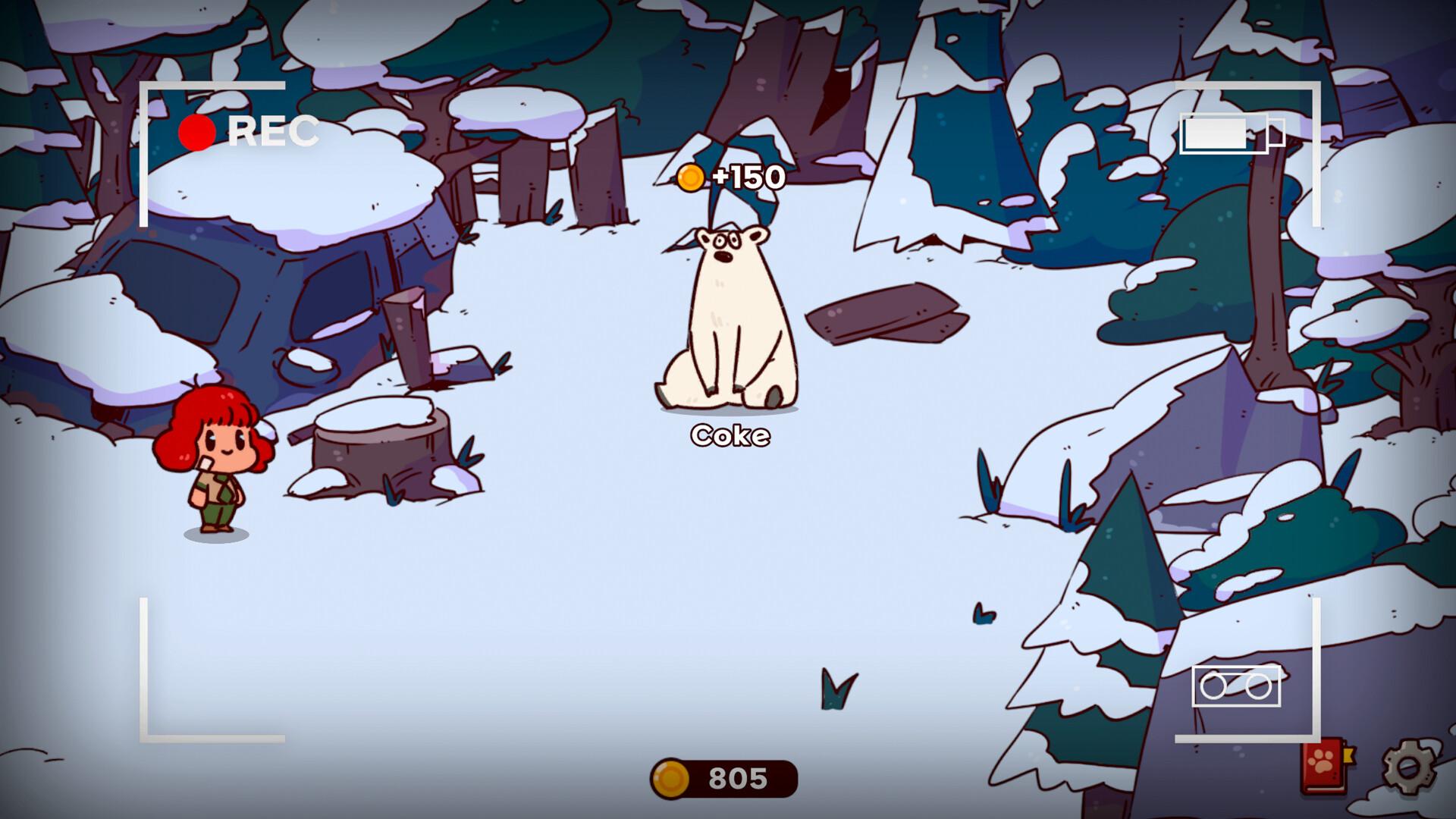Open settings with the gear icon
The height and width of the screenshot is (819, 1456).
click(1407, 767)
